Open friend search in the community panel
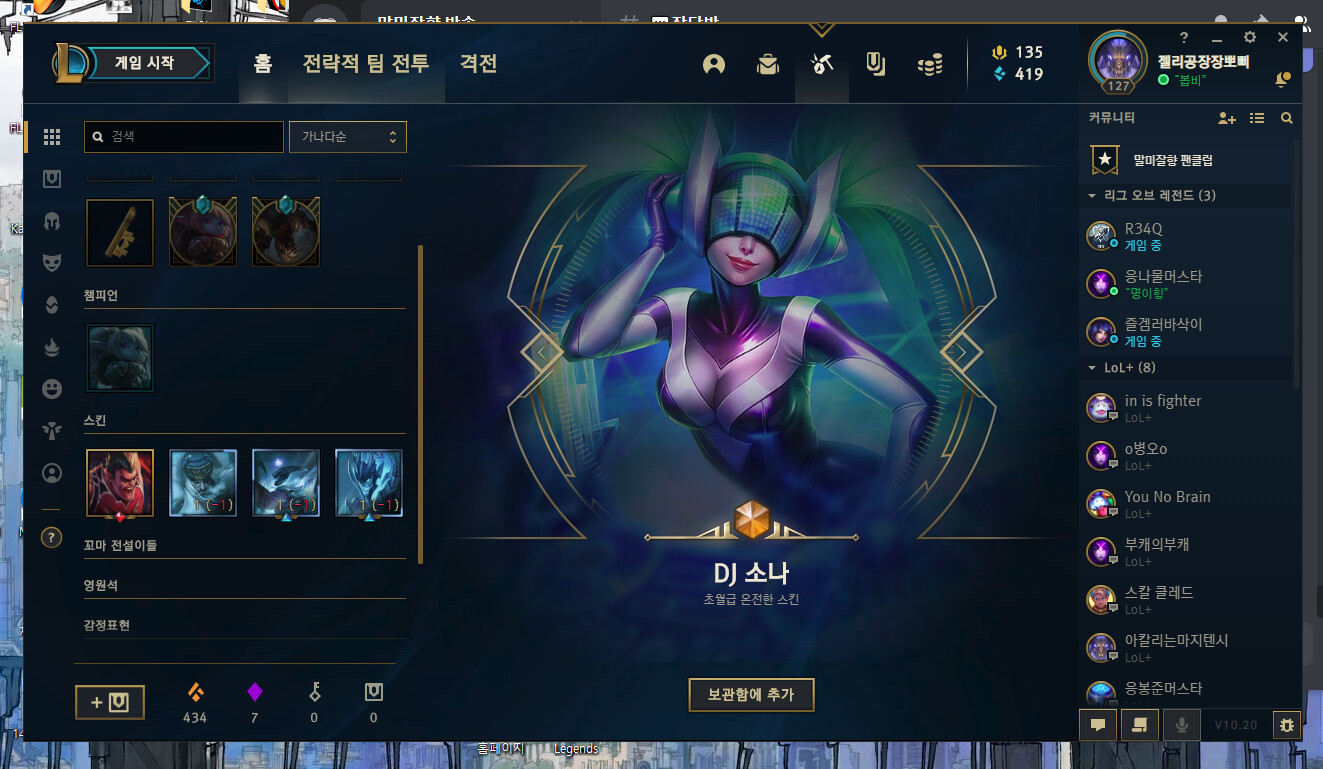Image resolution: width=1323 pixels, height=769 pixels. click(x=1287, y=118)
